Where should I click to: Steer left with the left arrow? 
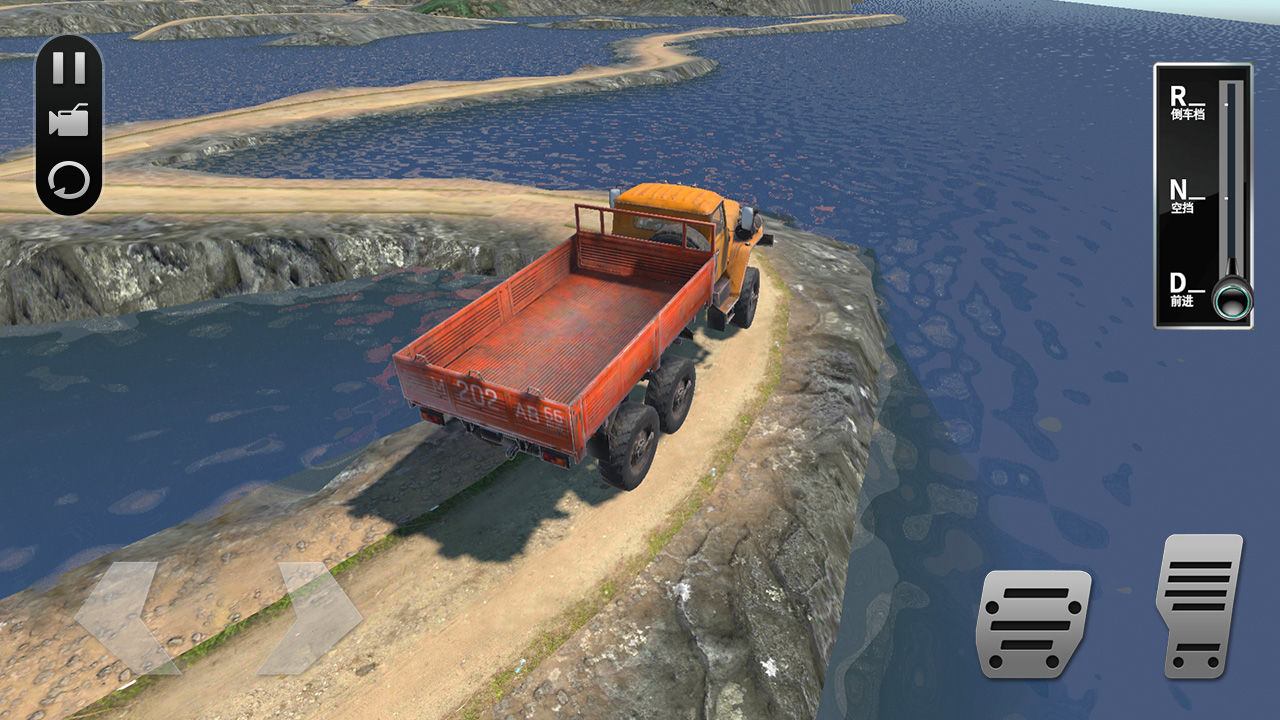[x=122, y=616]
